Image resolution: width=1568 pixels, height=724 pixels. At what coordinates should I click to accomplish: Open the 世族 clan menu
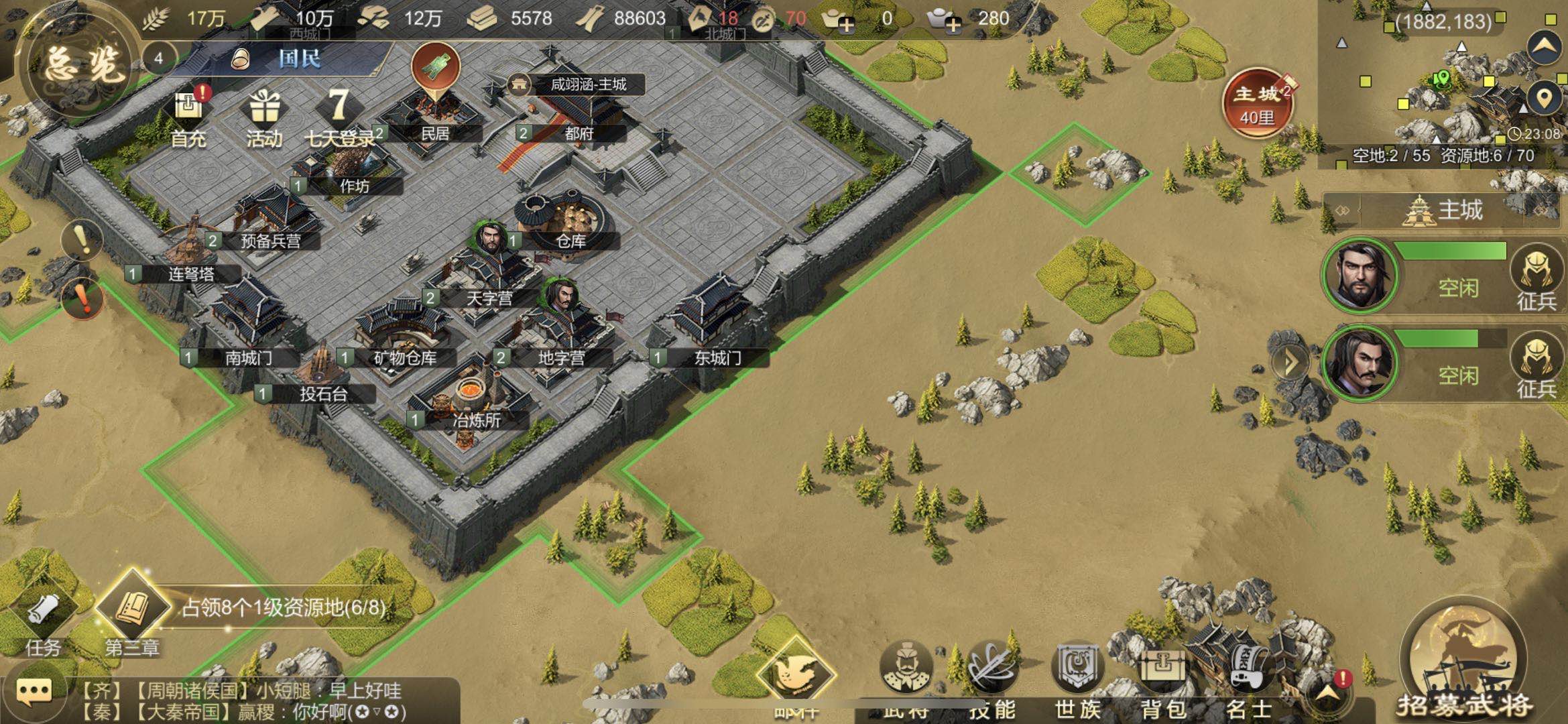[1078, 674]
